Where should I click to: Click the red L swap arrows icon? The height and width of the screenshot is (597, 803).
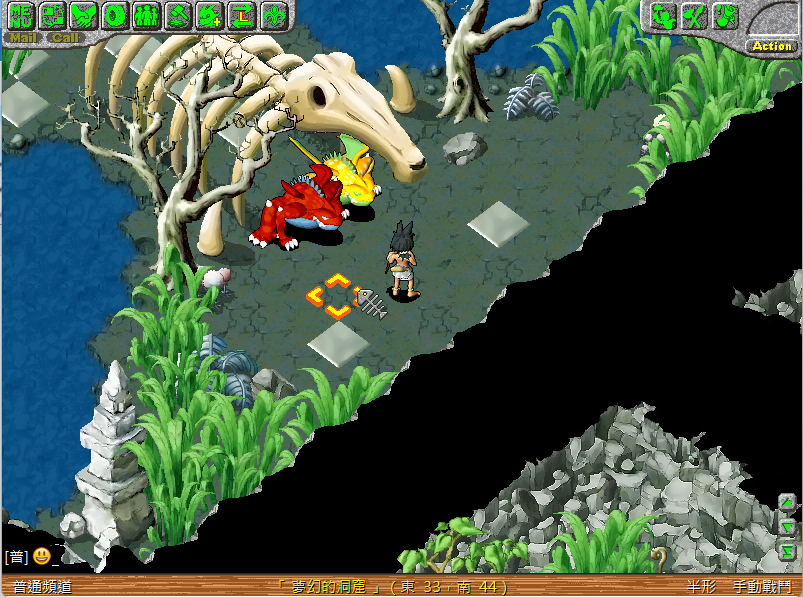(x=240, y=16)
